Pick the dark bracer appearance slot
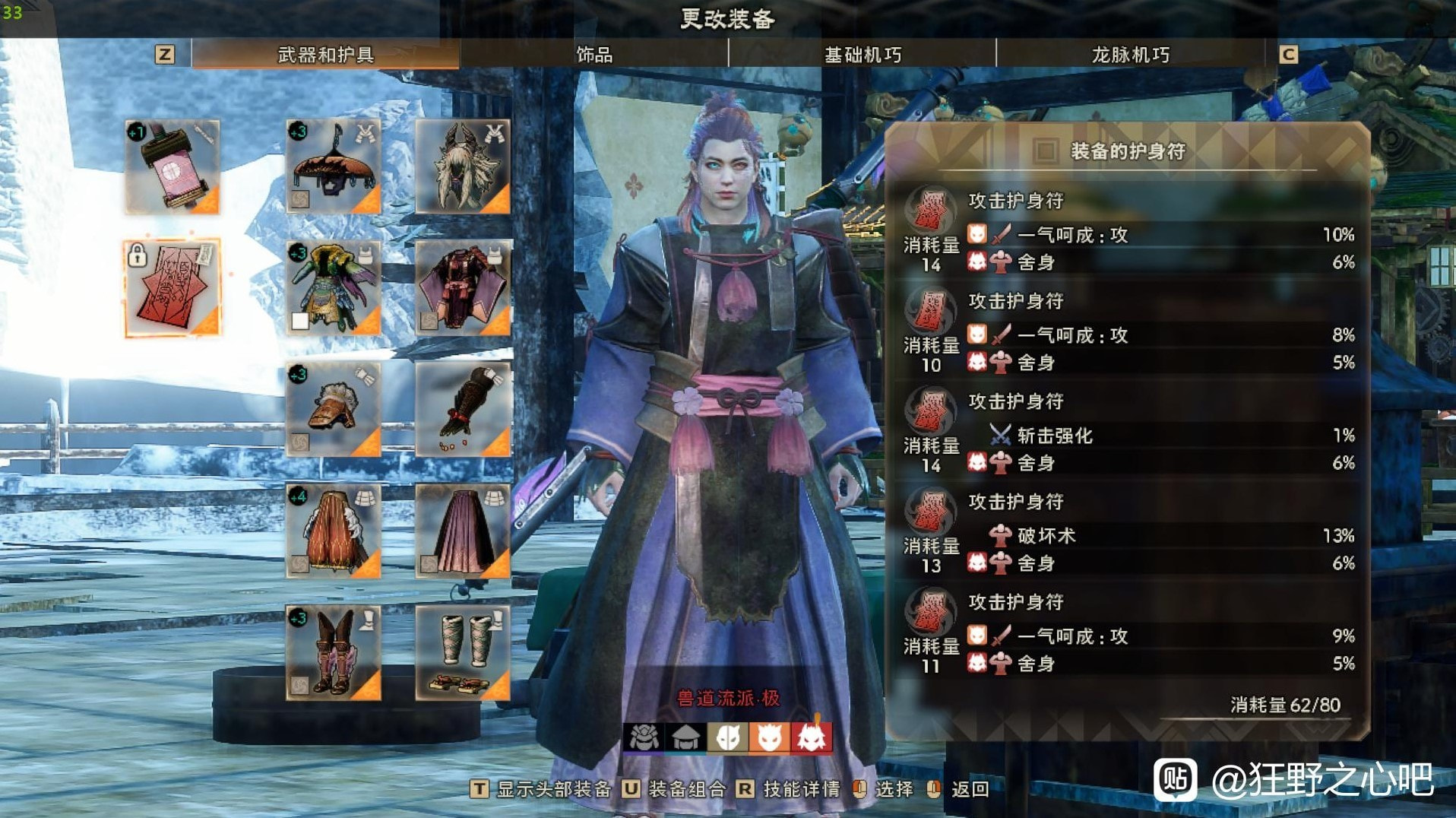Image resolution: width=1456 pixels, height=818 pixels. [x=463, y=410]
